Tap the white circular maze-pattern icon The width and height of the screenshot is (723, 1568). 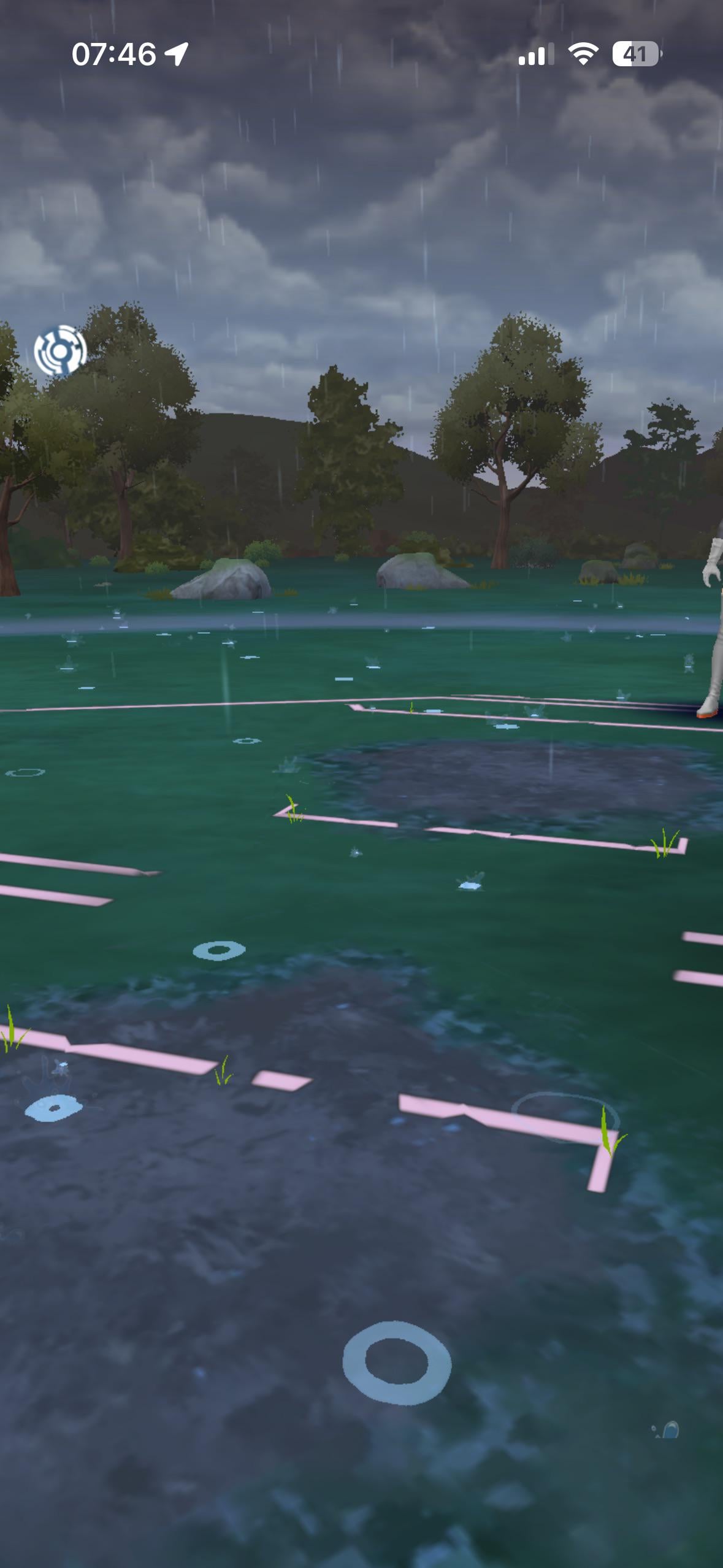pos(60,351)
